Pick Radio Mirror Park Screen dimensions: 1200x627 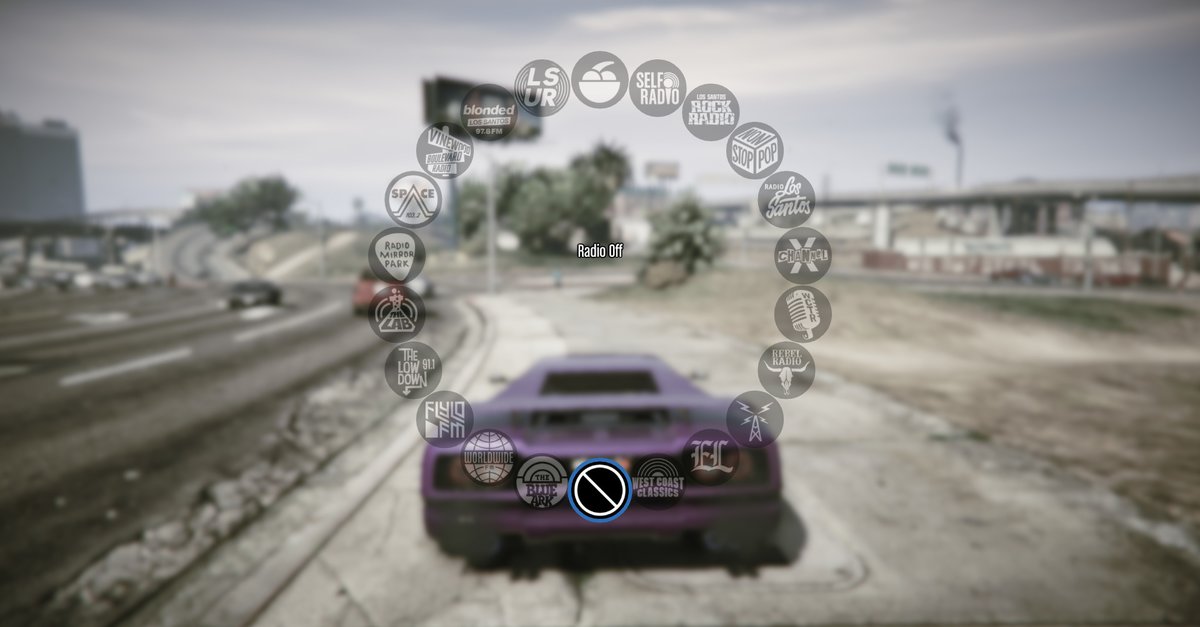point(397,256)
